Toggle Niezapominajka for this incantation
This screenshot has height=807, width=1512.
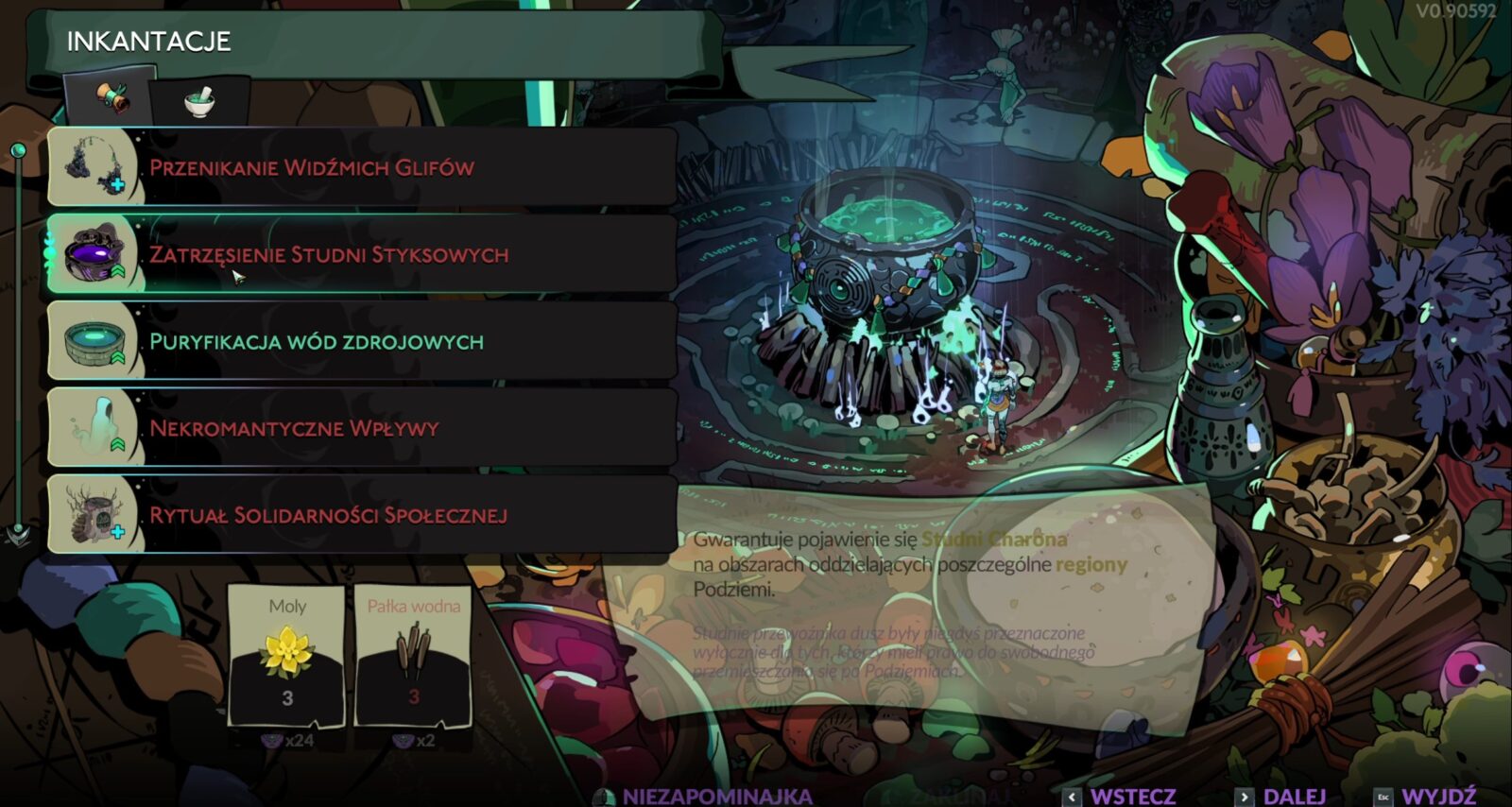point(705,796)
